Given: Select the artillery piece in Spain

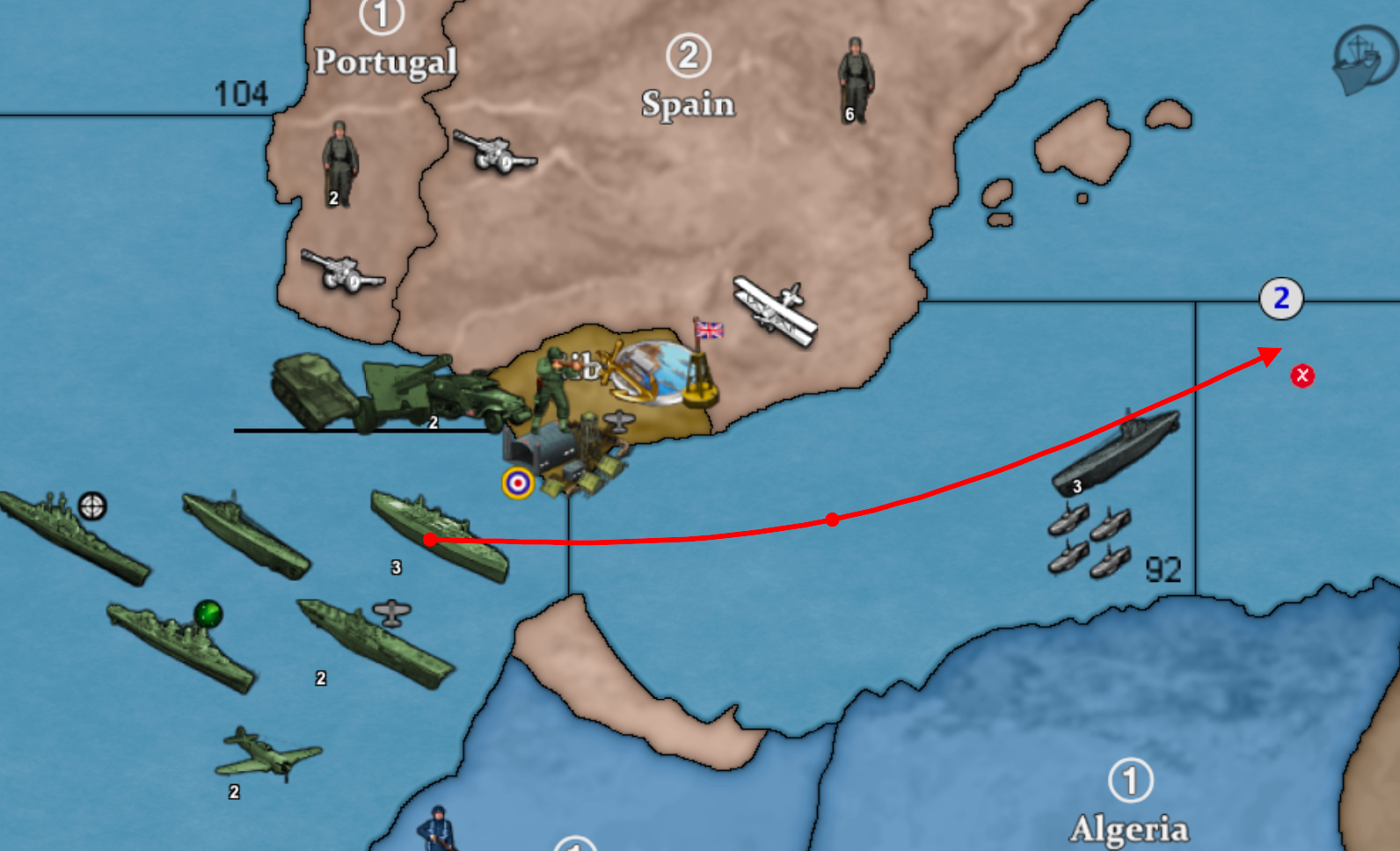Looking at the screenshot, I should [493, 152].
